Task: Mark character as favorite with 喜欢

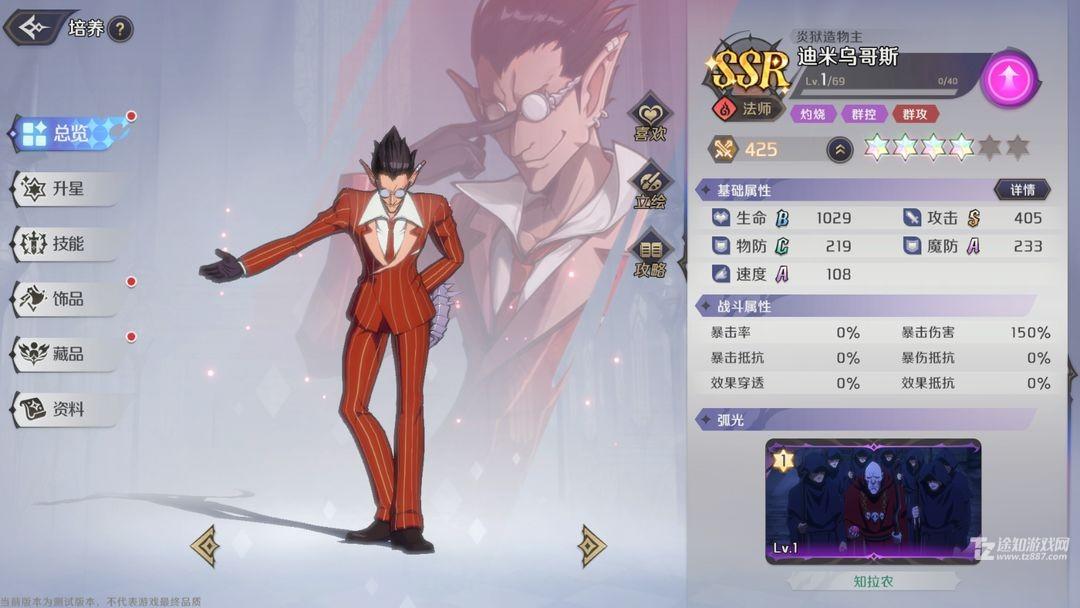Action: (650, 119)
